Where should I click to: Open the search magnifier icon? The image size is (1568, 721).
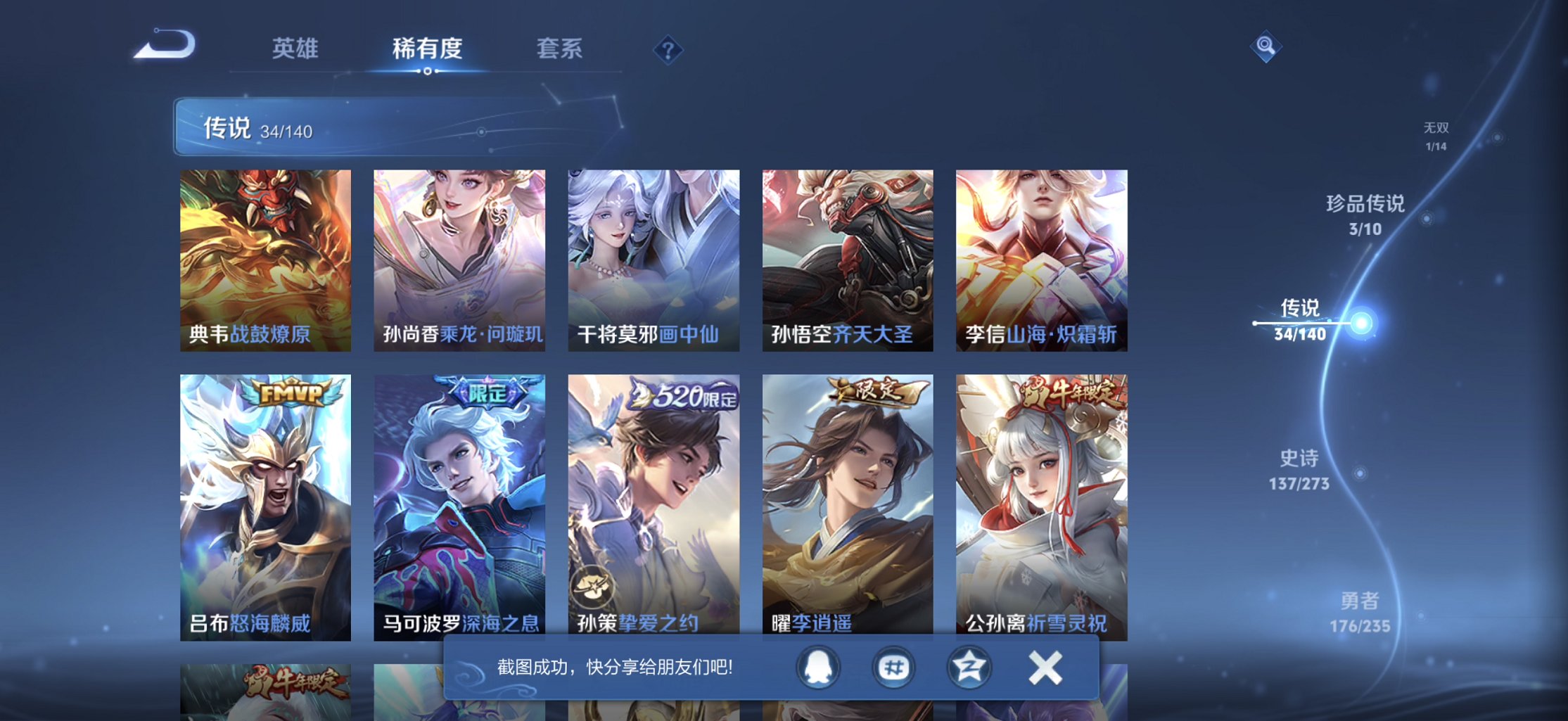click(x=1266, y=45)
